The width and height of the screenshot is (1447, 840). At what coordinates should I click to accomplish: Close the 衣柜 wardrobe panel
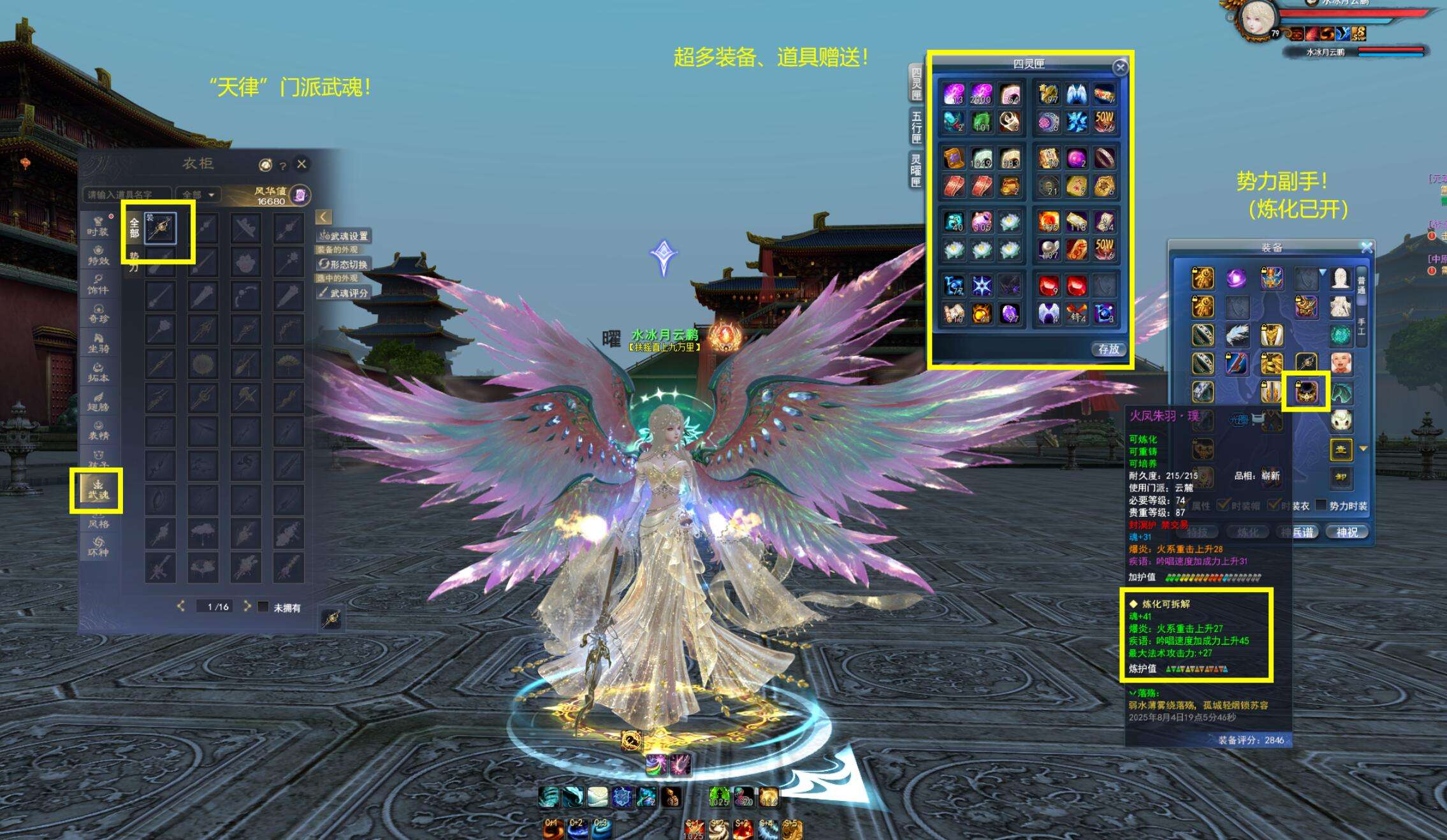pyautogui.click(x=302, y=164)
